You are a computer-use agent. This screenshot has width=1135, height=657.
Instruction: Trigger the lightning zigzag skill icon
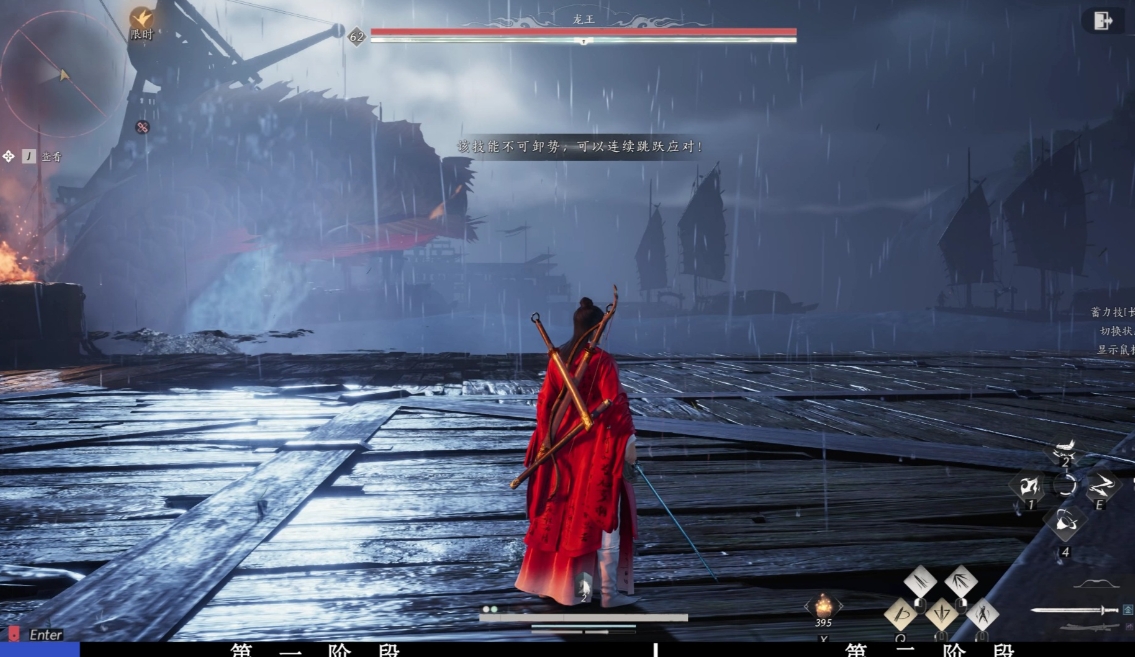1102,487
